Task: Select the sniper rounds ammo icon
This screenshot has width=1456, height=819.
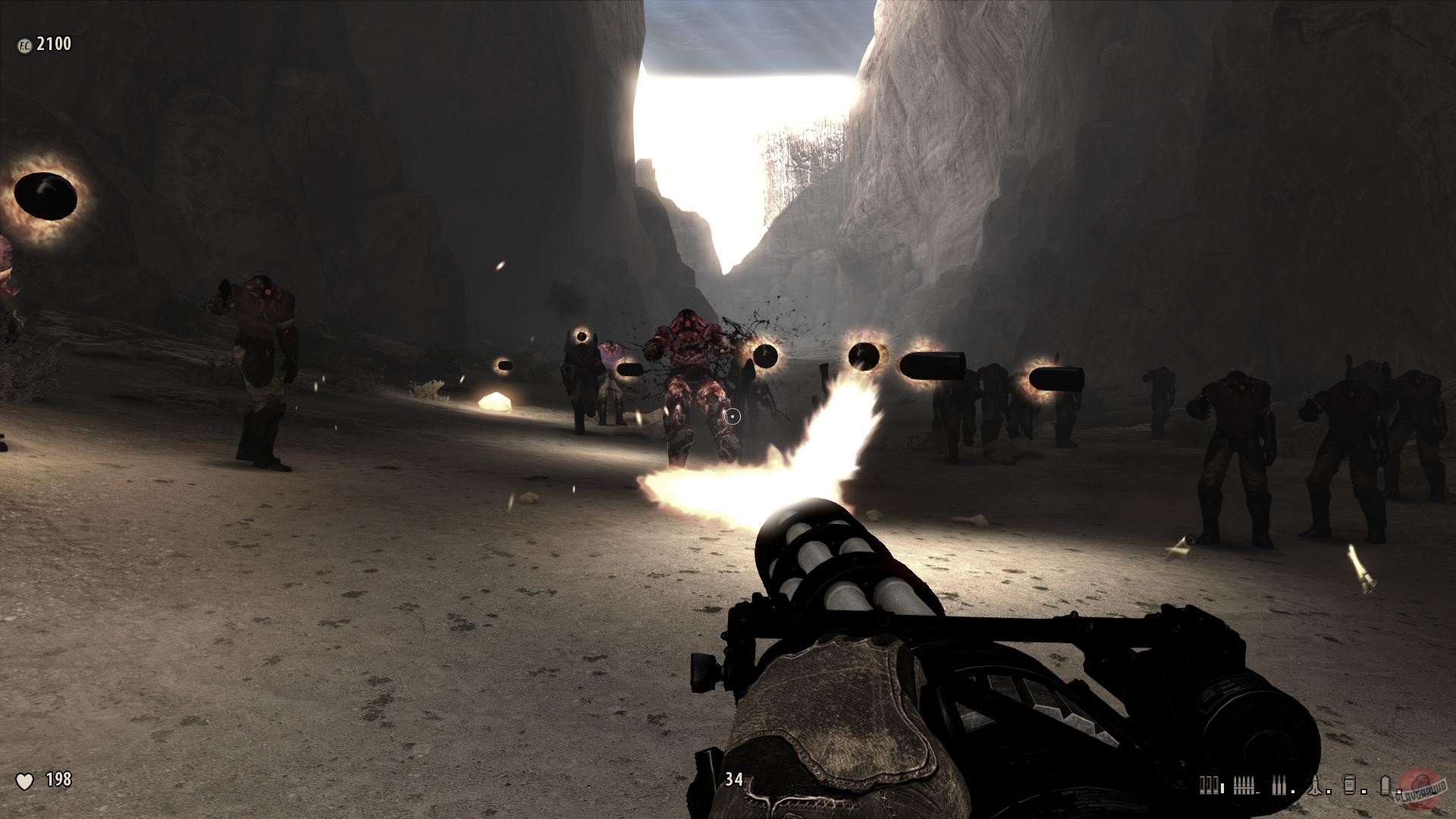Action: [1279, 785]
